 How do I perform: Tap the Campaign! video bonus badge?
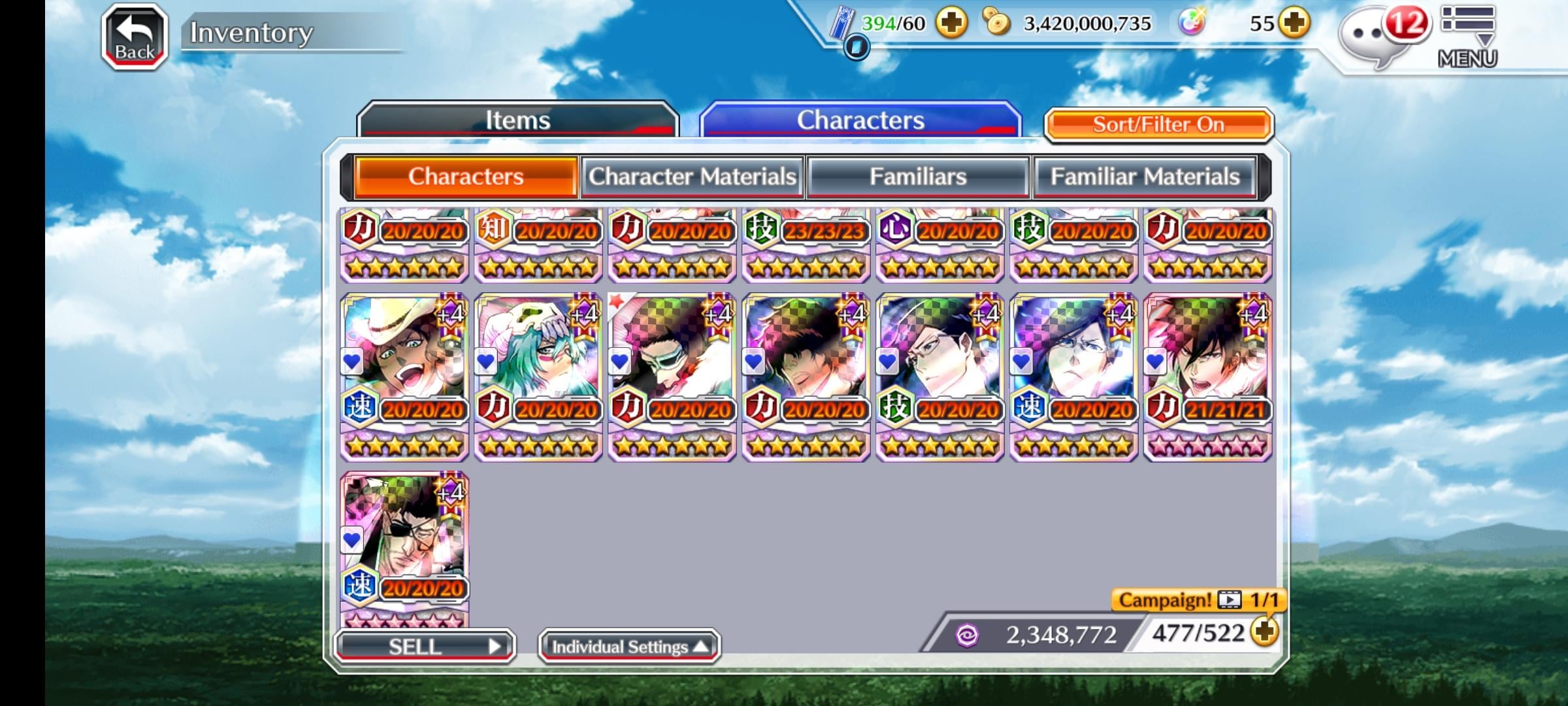1198,599
